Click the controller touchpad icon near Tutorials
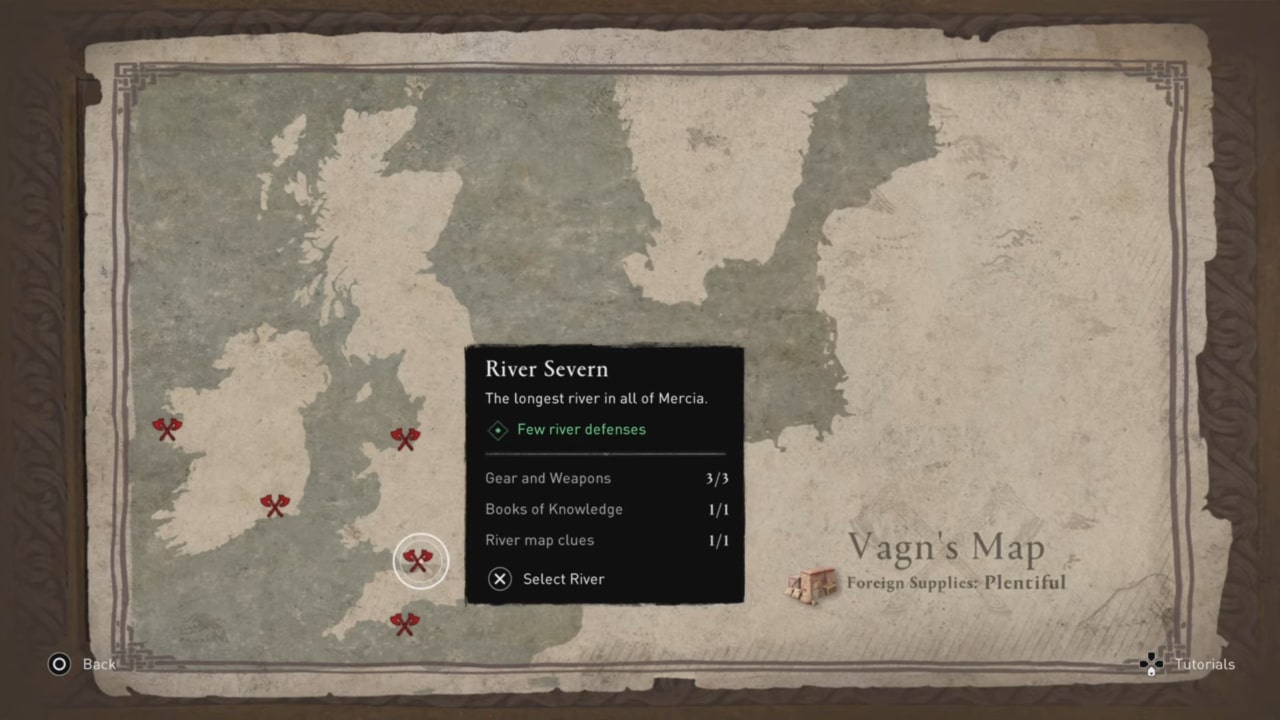The height and width of the screenshot is (720, 1280). [1149, 663]
